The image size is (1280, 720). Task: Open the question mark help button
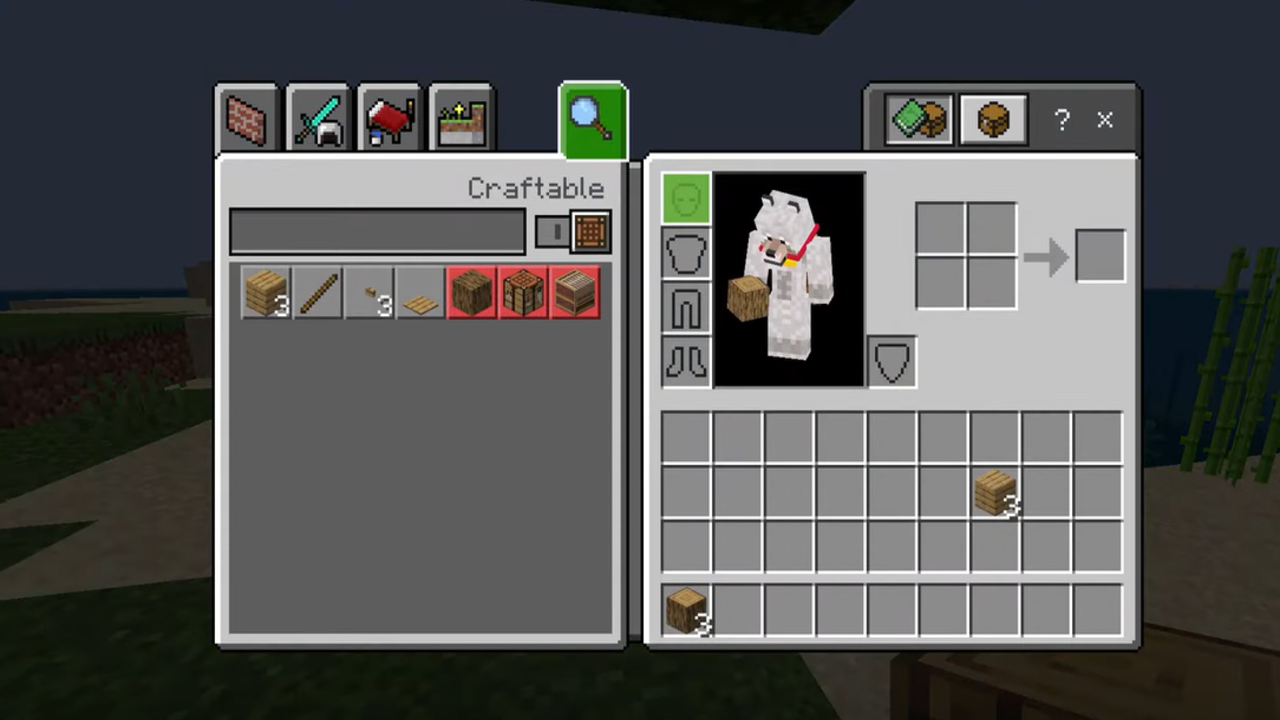coord(1061,121)
